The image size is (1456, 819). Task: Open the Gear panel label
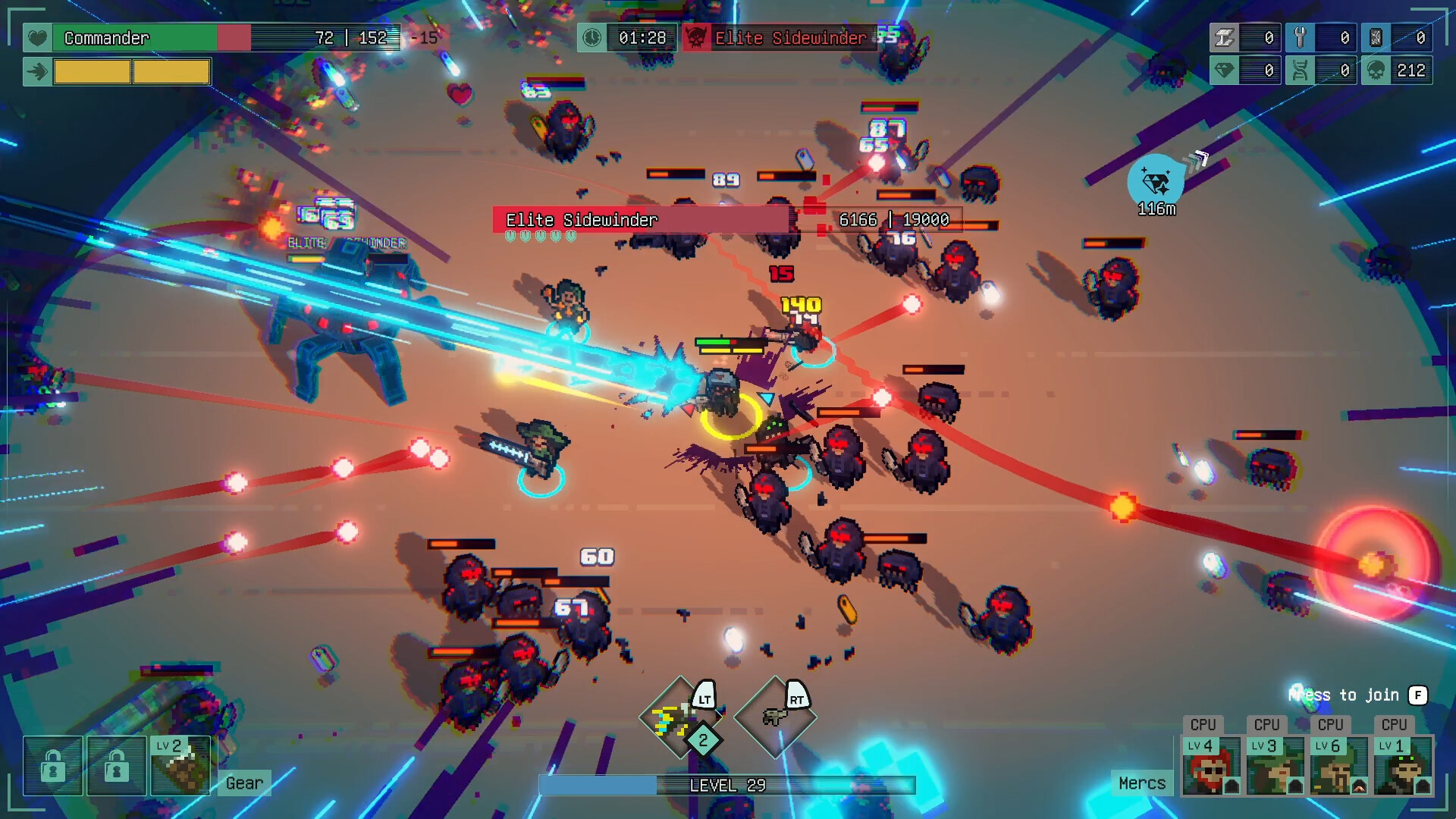tap(244, 783)
